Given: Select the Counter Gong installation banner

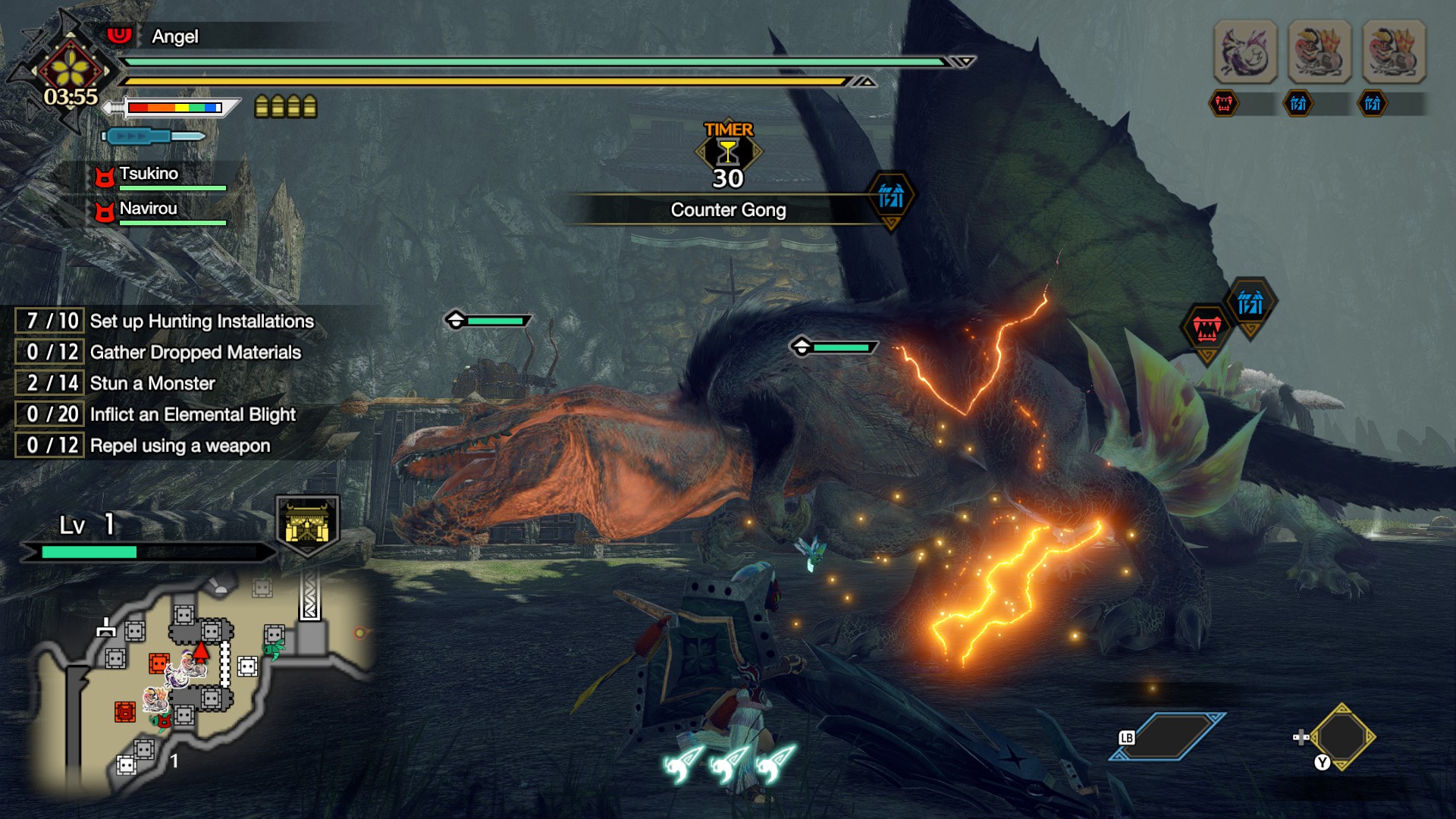Looking at the screenshot, I should point(728,210).
